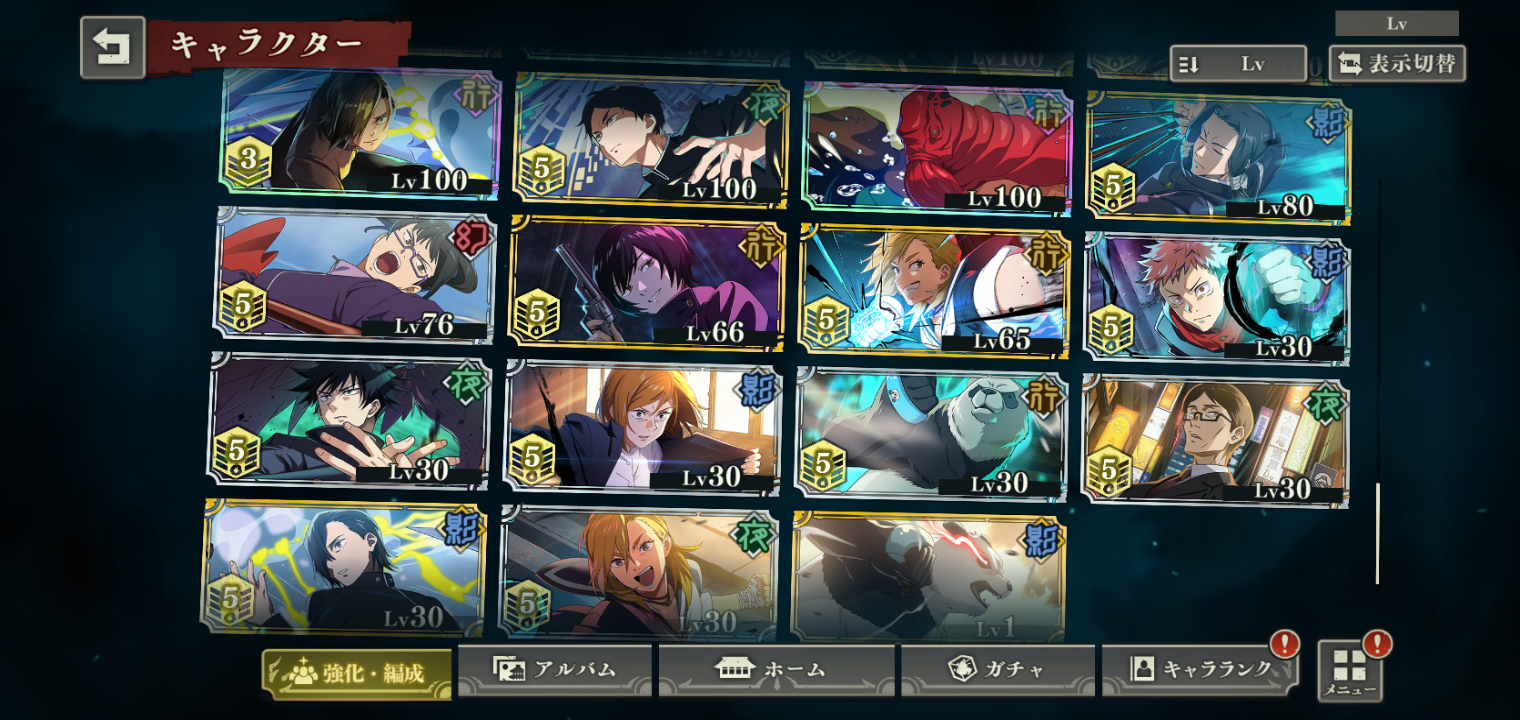This screenshot has width=1520, height=720.
Task: Toggle the 表示切替 display switch button
Action: [1397, 64]
